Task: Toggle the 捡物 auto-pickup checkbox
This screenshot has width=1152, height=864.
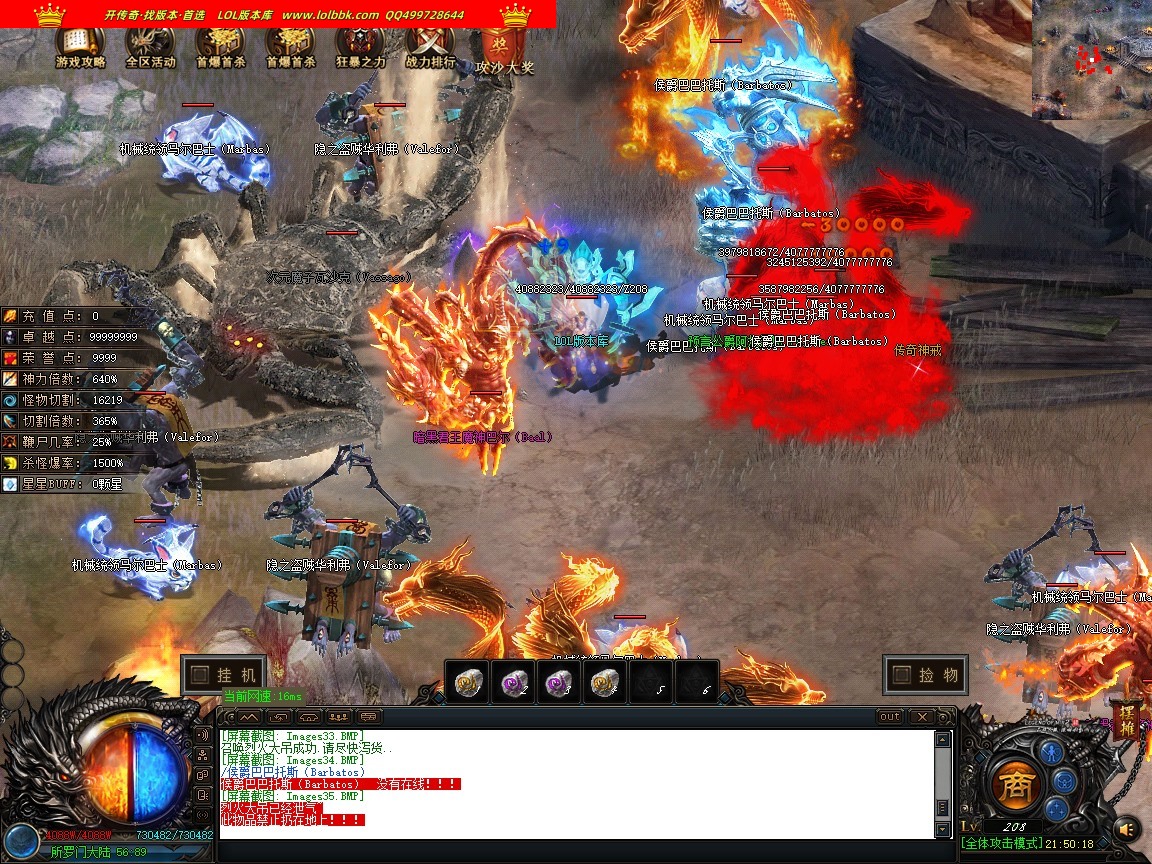Action: pyautogui.click(x=900, y=675)
